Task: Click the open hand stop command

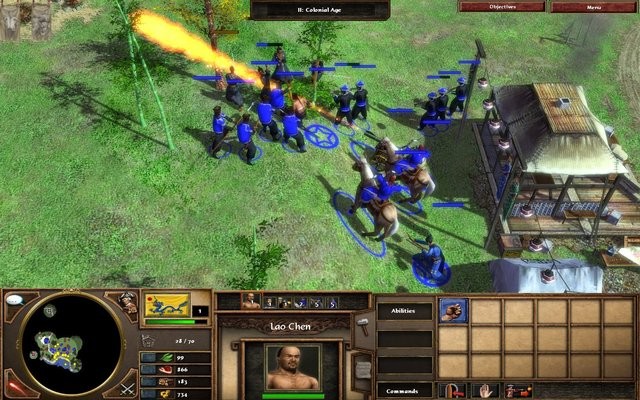Action: [487, 390]
